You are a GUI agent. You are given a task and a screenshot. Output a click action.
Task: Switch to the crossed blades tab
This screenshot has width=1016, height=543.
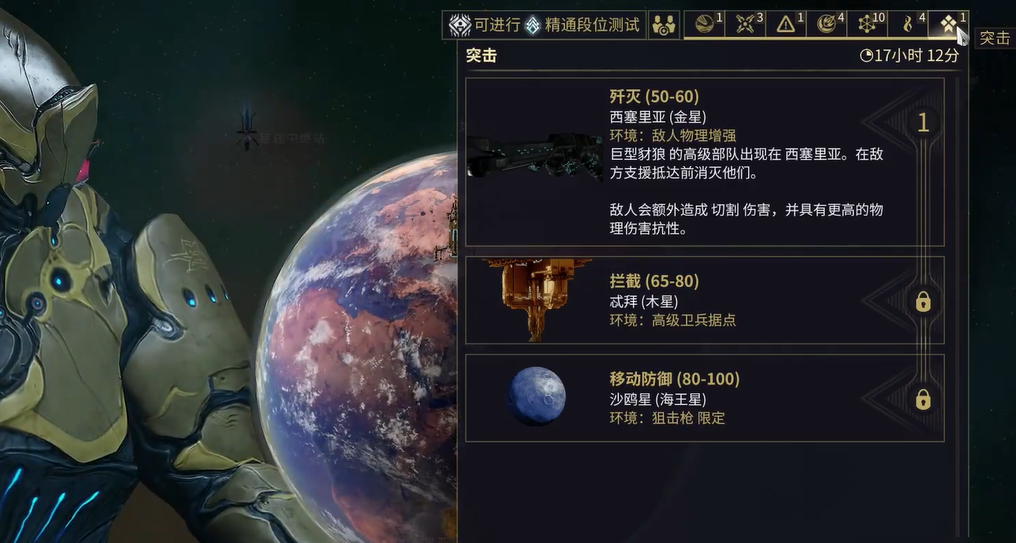[x=747, y=24]
